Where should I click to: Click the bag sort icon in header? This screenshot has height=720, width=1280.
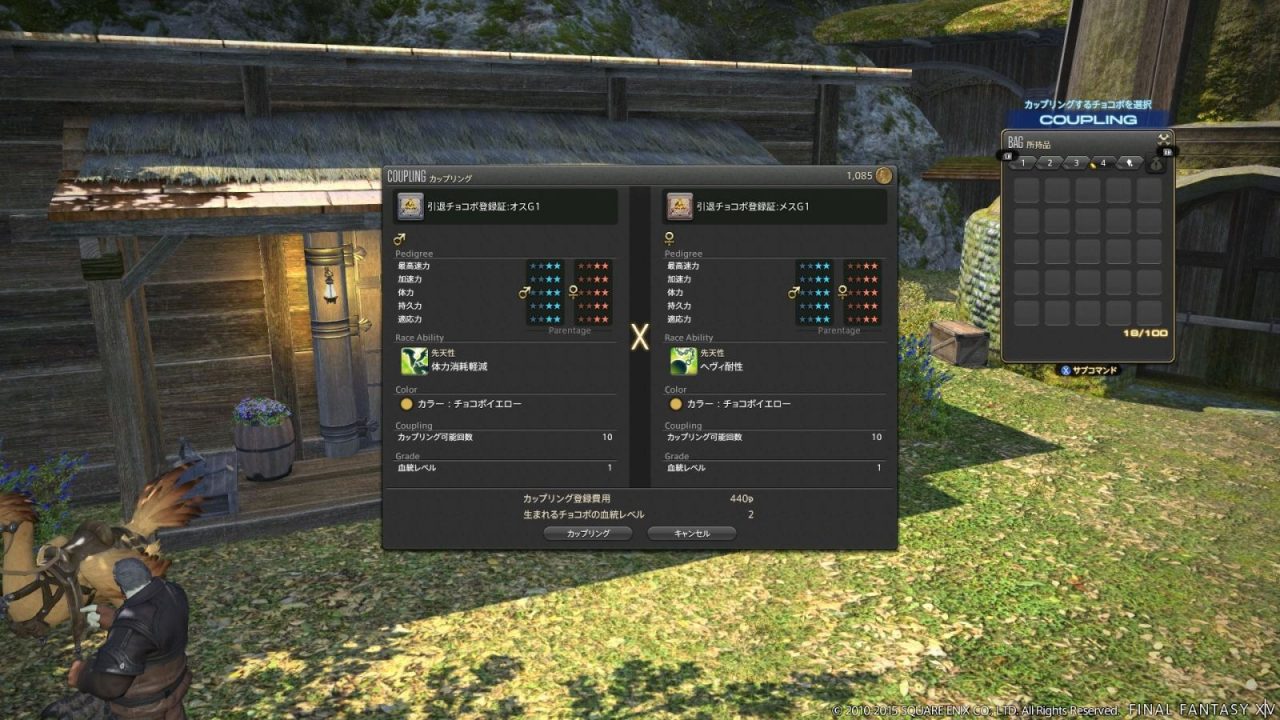pyautogui.click(x=1164, y=140)
